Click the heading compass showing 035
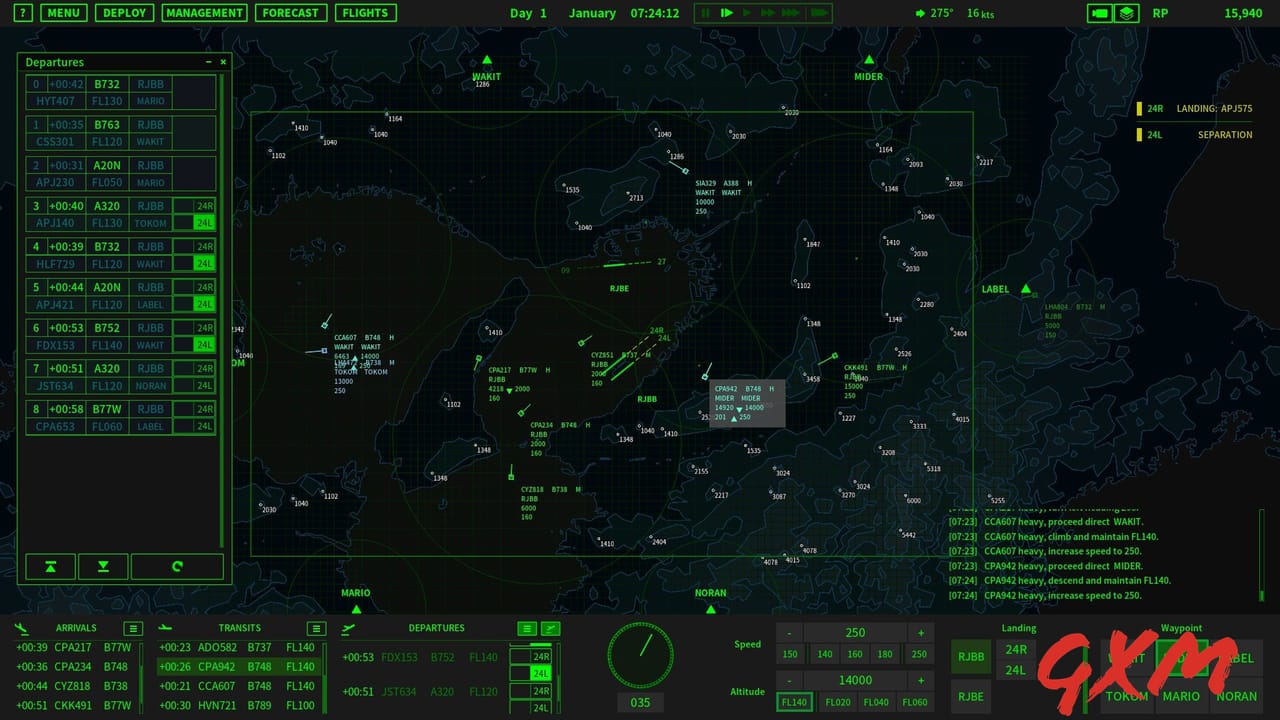The image size is (1280, 720). click(640, 655)
